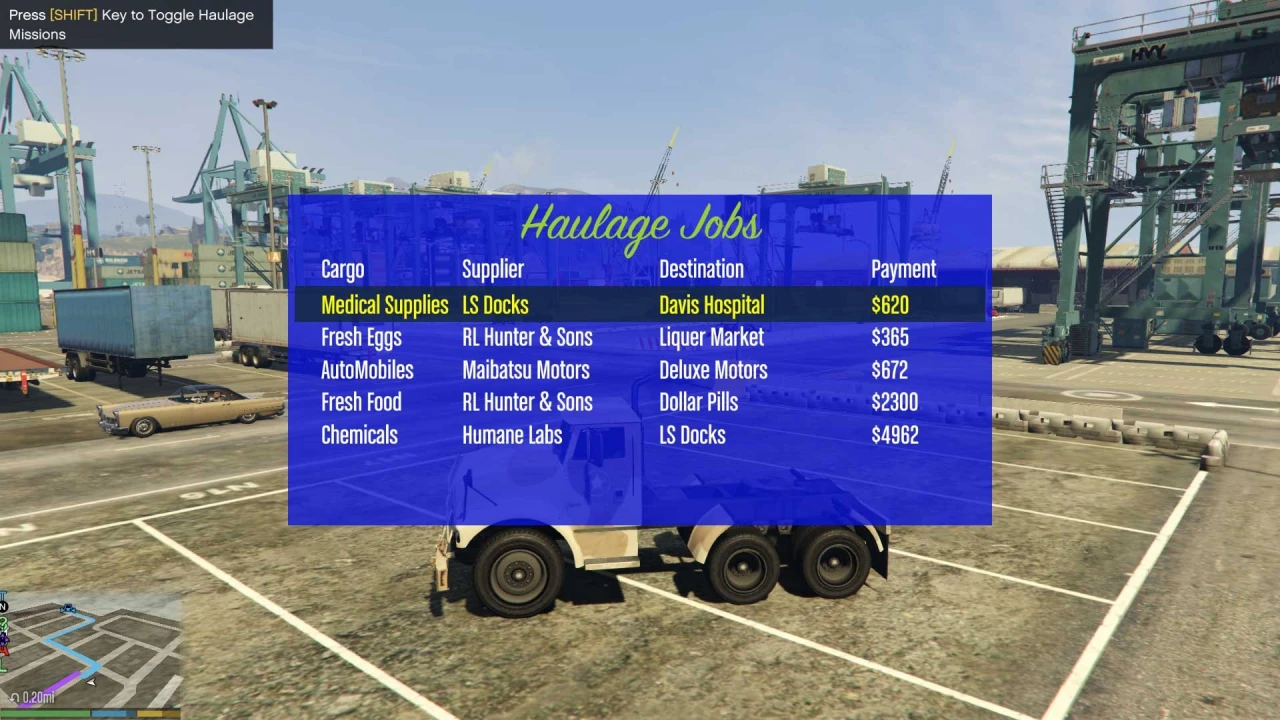Click the white player arrow on the minimap
Image resolution: width=1280 pixels, height=720 pixels.
[90, 682]
